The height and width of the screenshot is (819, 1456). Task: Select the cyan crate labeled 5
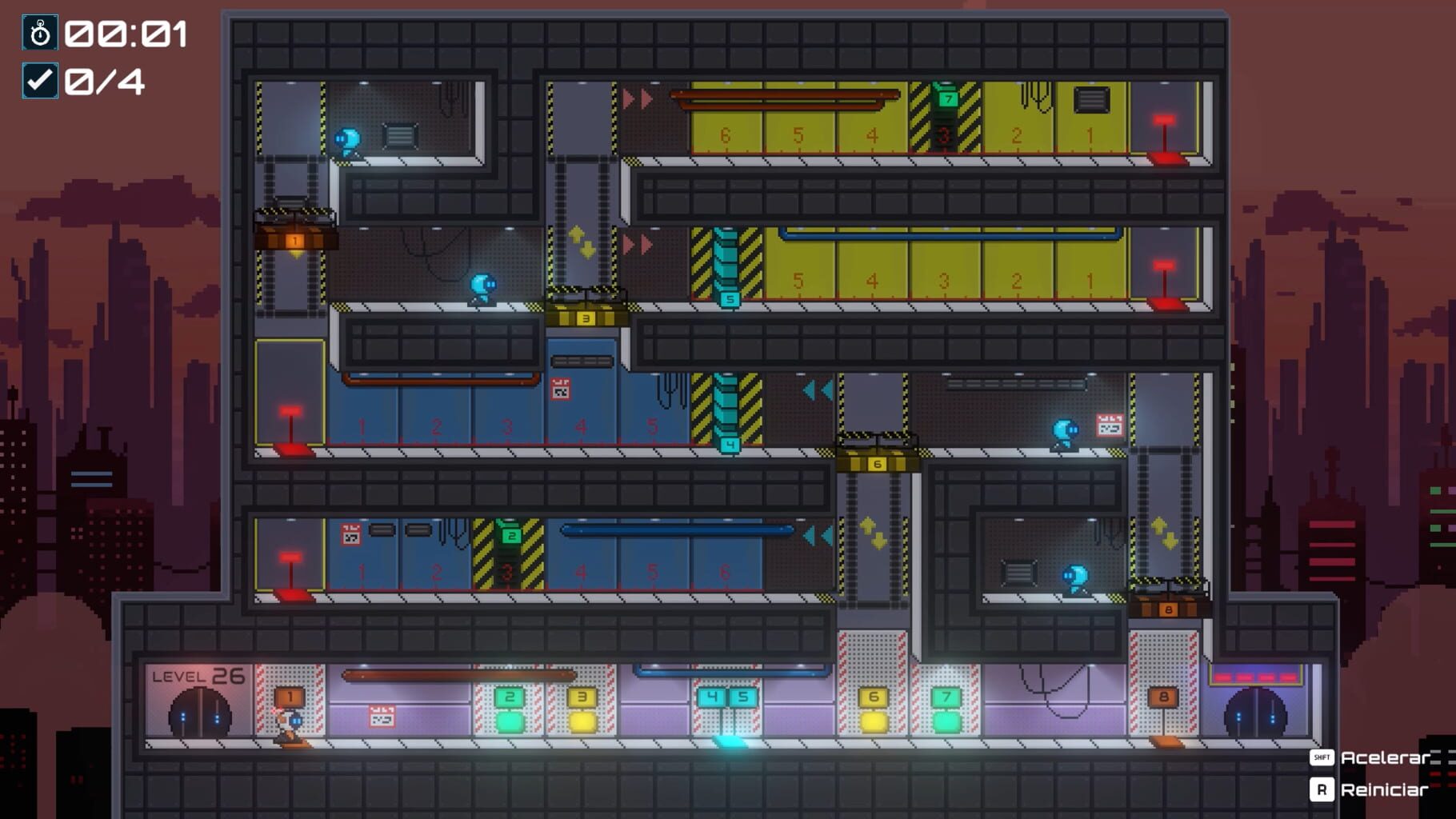[729, 298]
